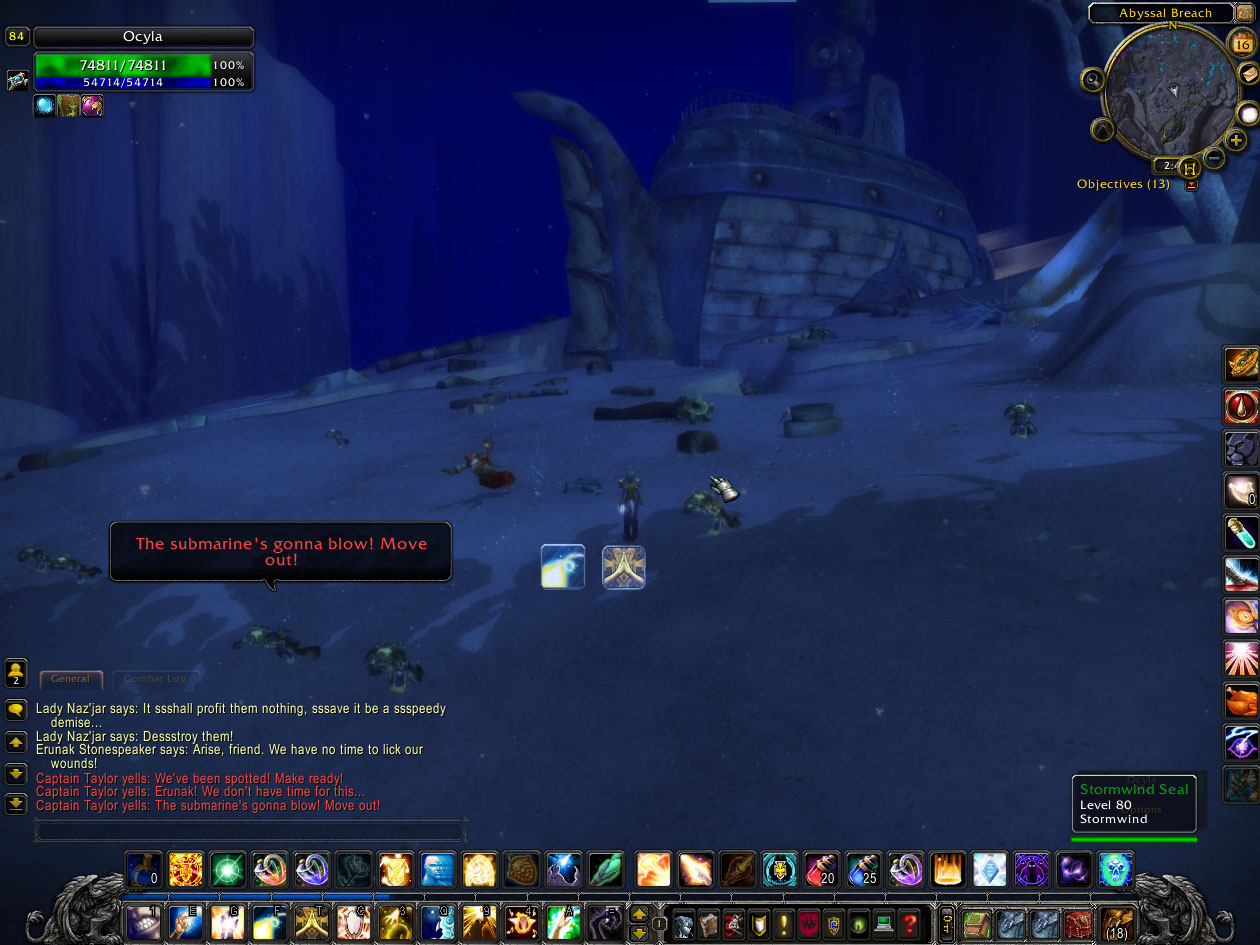The height and width of the screenshot is (945, 1260).
Task: Page the action bar up
Action: click(639, 914)
